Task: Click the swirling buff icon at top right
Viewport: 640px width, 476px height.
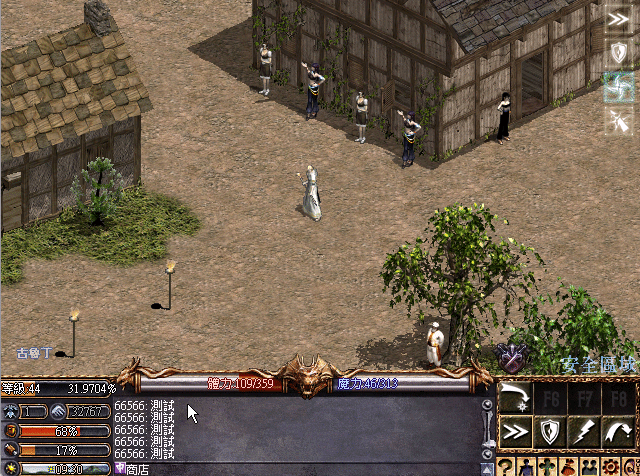Action: [620, 87]
